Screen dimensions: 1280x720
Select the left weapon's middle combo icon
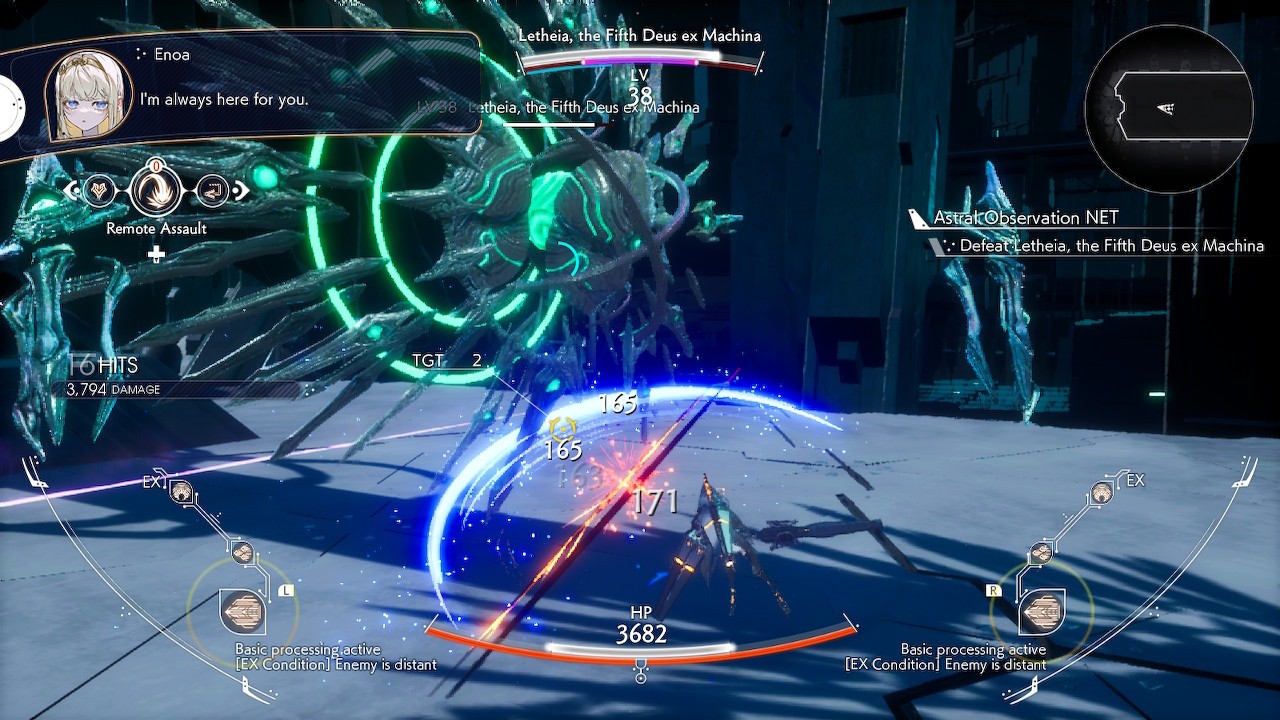click(242, 552)
